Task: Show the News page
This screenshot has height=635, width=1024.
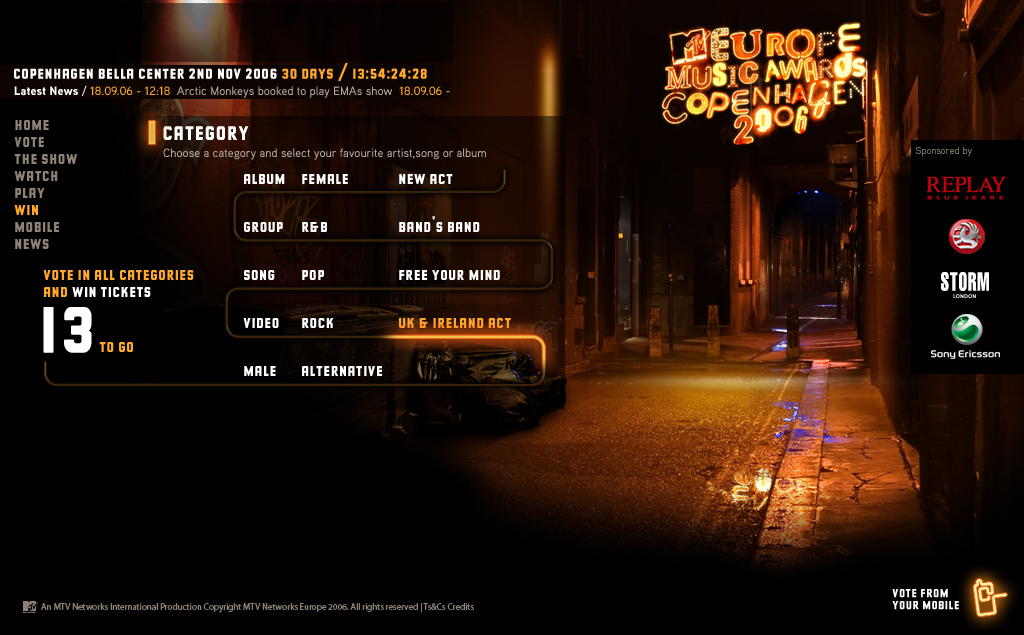Action: tap(32, 245)
